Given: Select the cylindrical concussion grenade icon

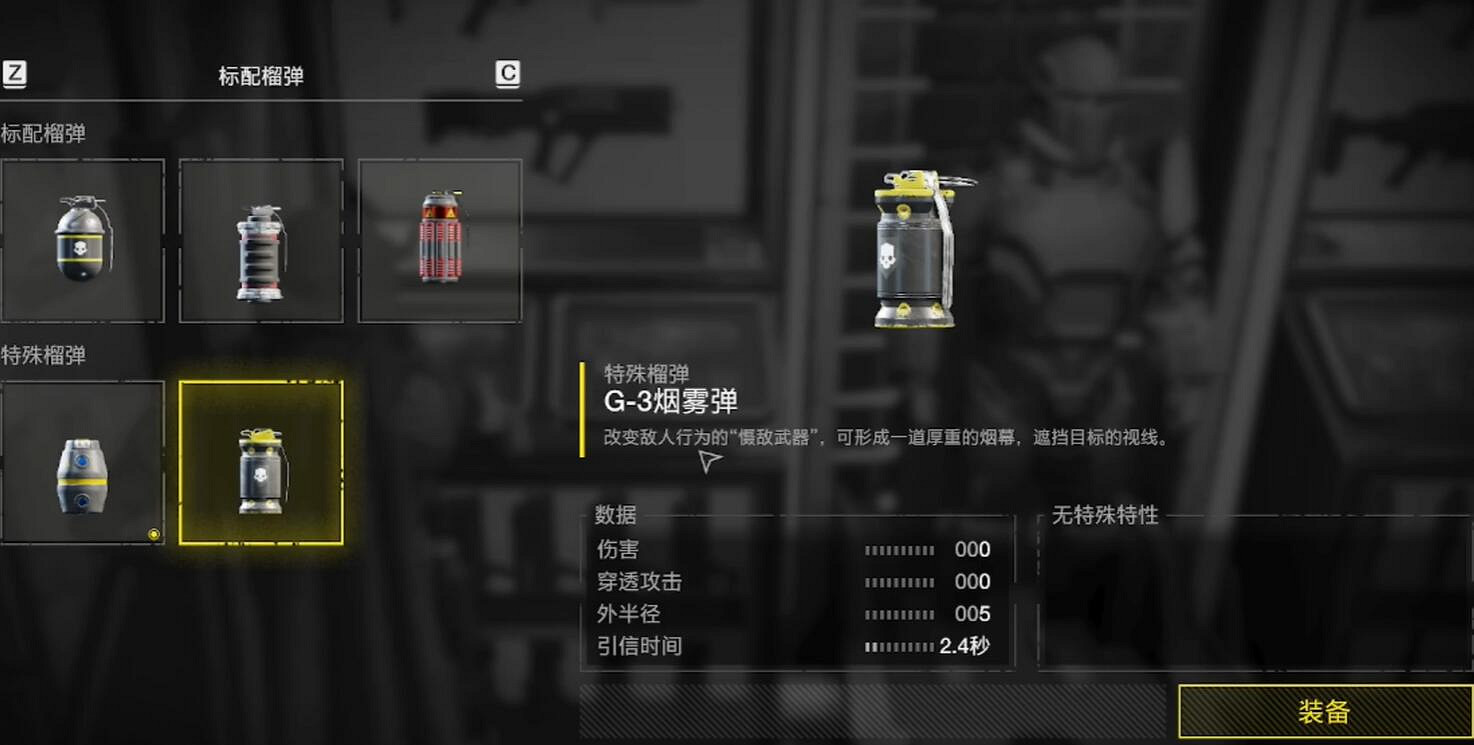Looking at the screenshot, I should (x=261, y=240).
